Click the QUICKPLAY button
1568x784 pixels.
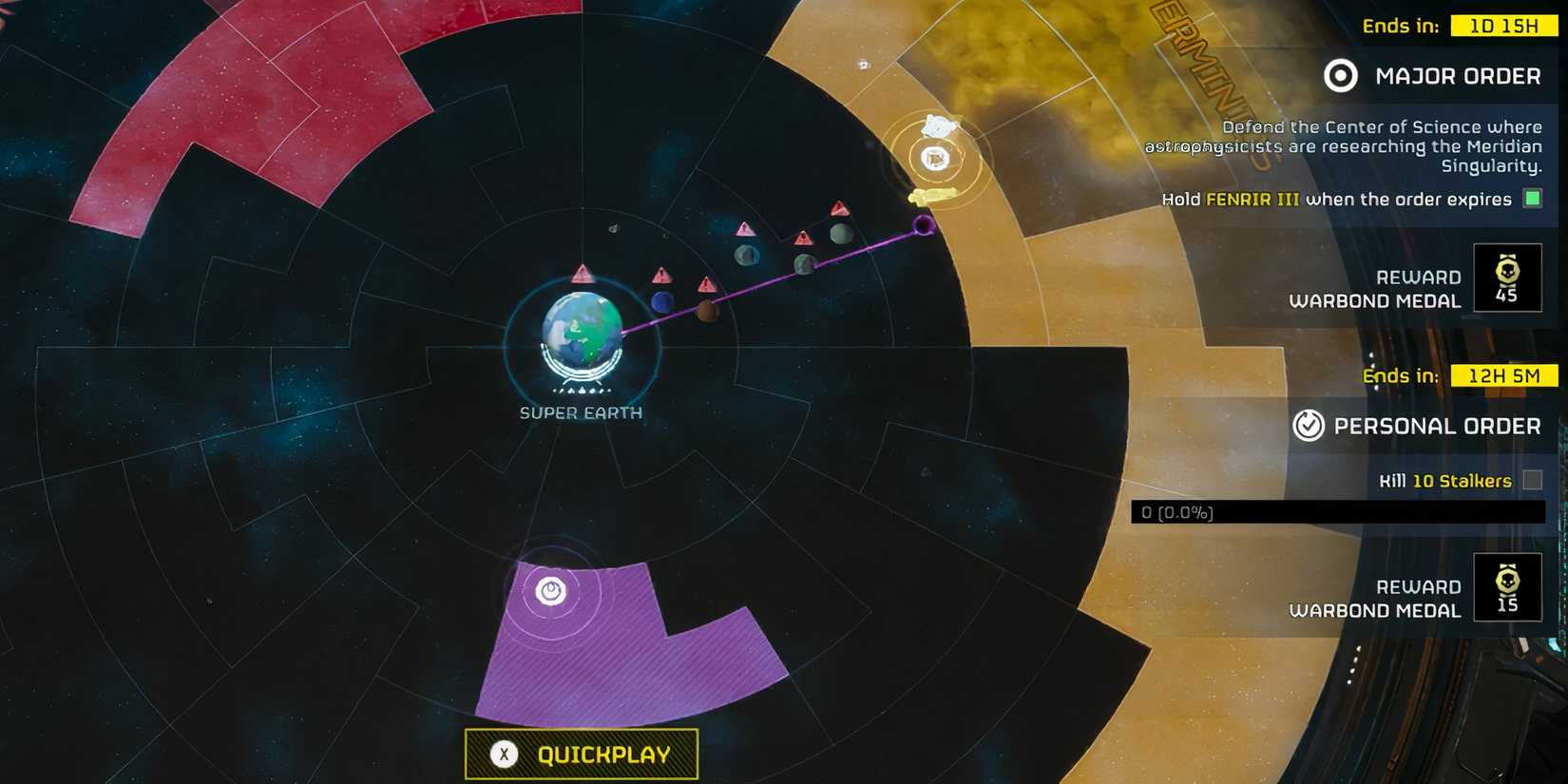click(581, 754)
